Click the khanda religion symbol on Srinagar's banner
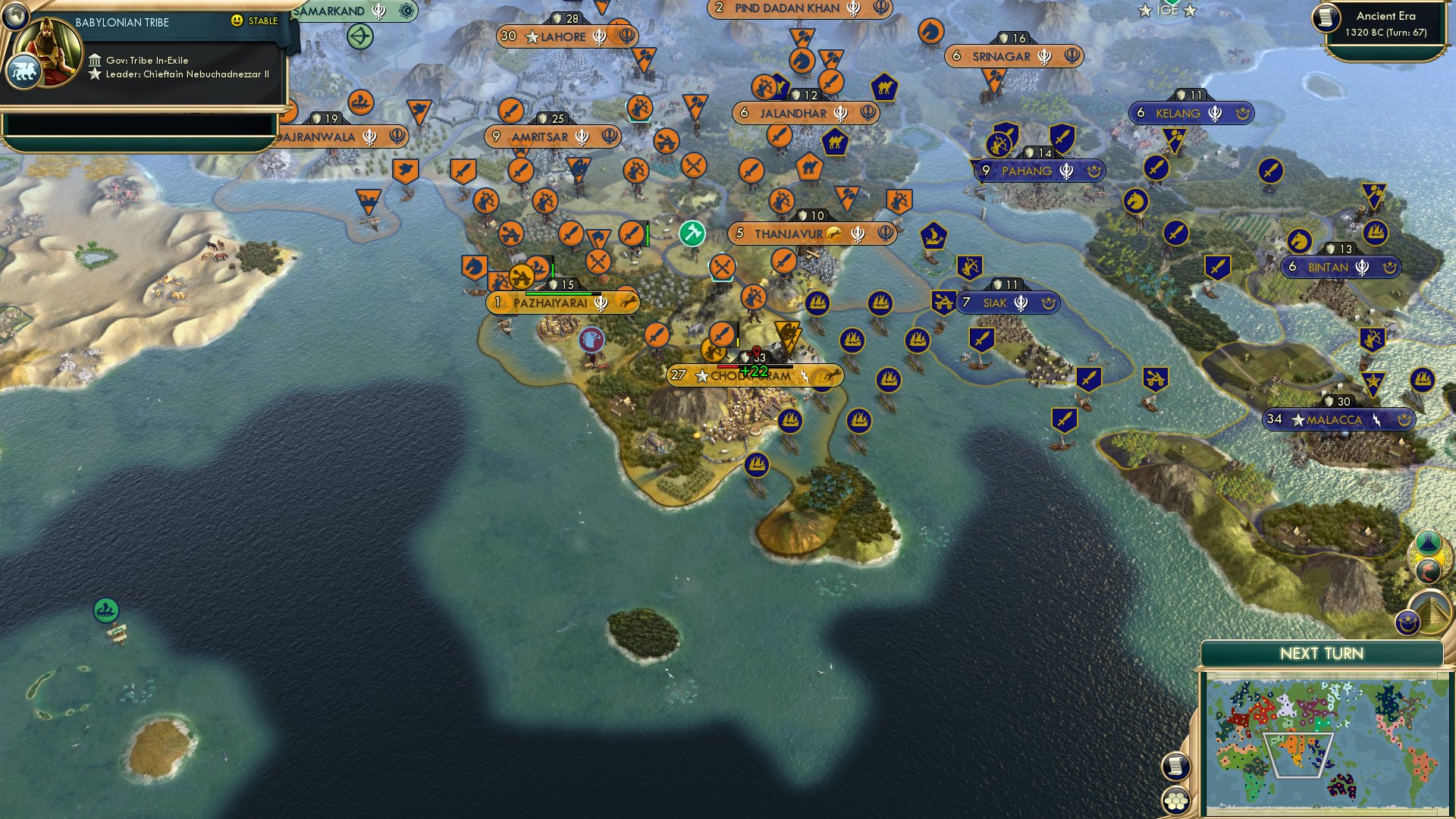Image resolution: width=1456 pixels, height=819 pixels. pos(1045,55)
